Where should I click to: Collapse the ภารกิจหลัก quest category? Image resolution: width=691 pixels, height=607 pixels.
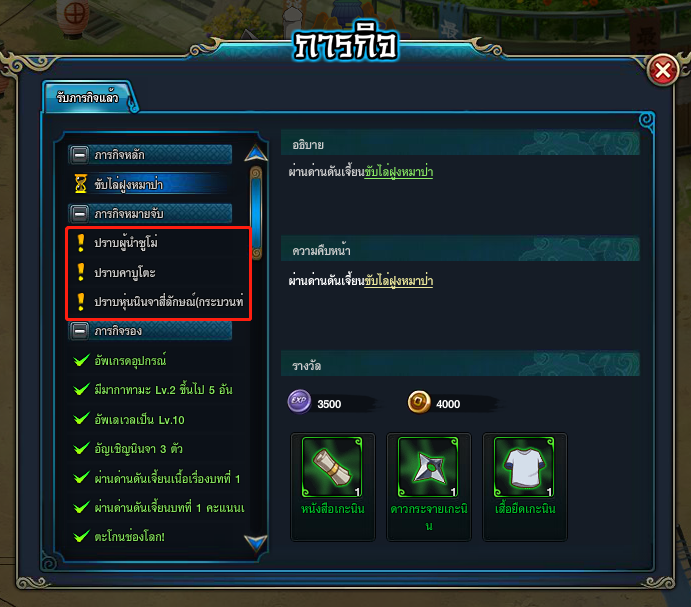(80, 155)
